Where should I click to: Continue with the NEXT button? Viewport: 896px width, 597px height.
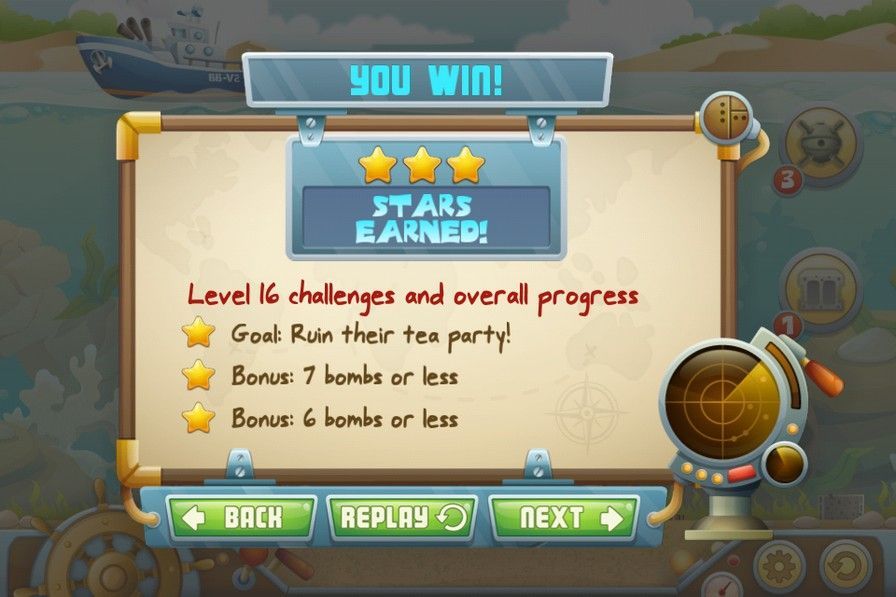[x=563, y=517]
